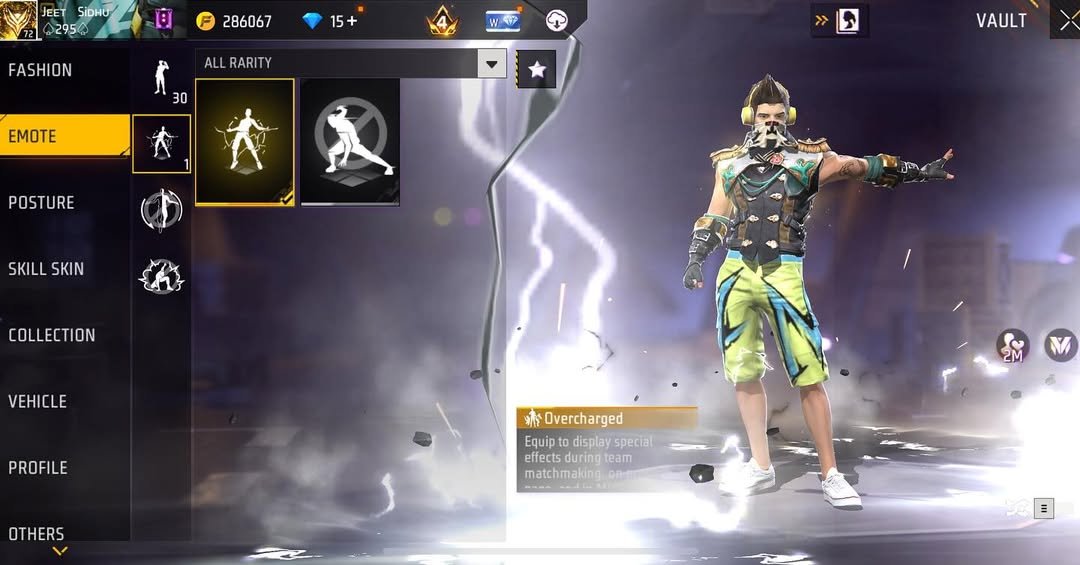Click the 2M likes heart icon
This screenshot has height=565, width=1080.
click(x=1012, y=346)
